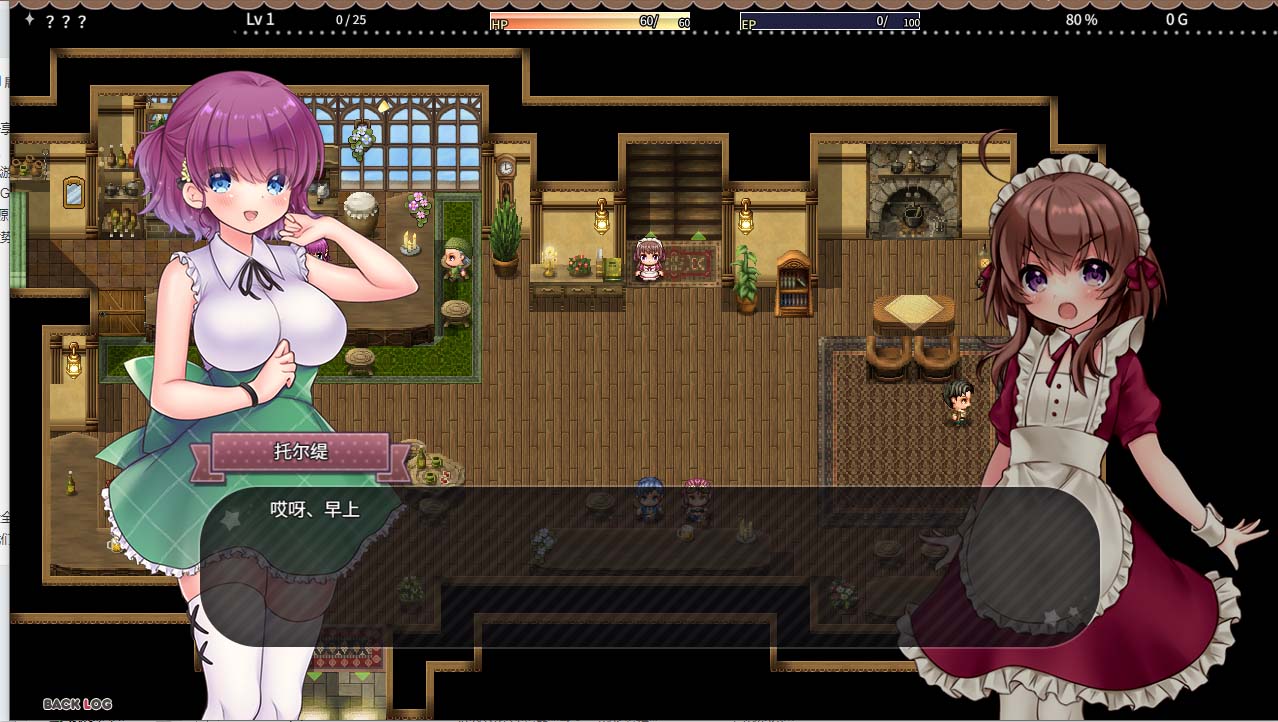The width and height of the screenshot is (1278, 722).
Task: Advance the dialogue message box
Action: coord(649,566)
